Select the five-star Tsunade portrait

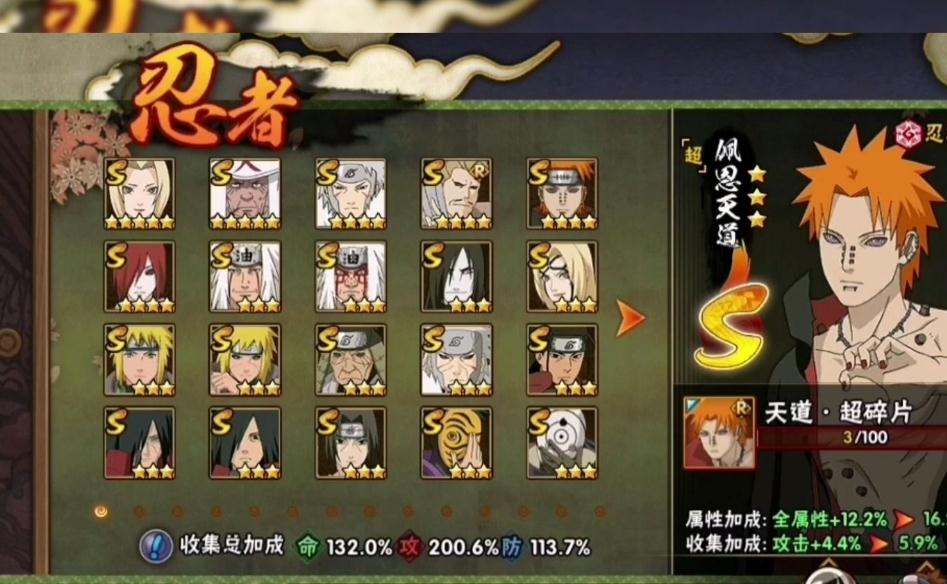(x=139, y=193)
